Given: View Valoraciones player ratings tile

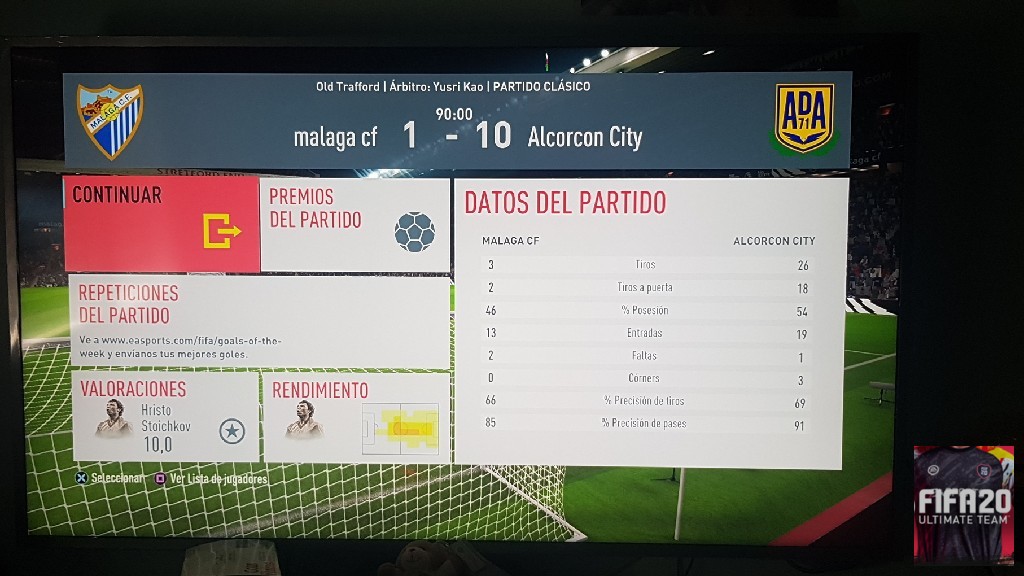Looking at the screenshot, I should coord(166,416).
